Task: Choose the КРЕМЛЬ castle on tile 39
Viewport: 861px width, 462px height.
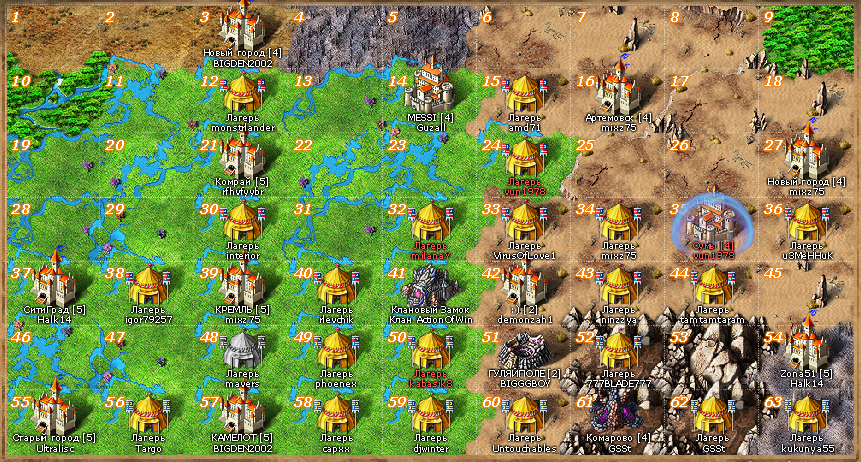Action: 241,285
